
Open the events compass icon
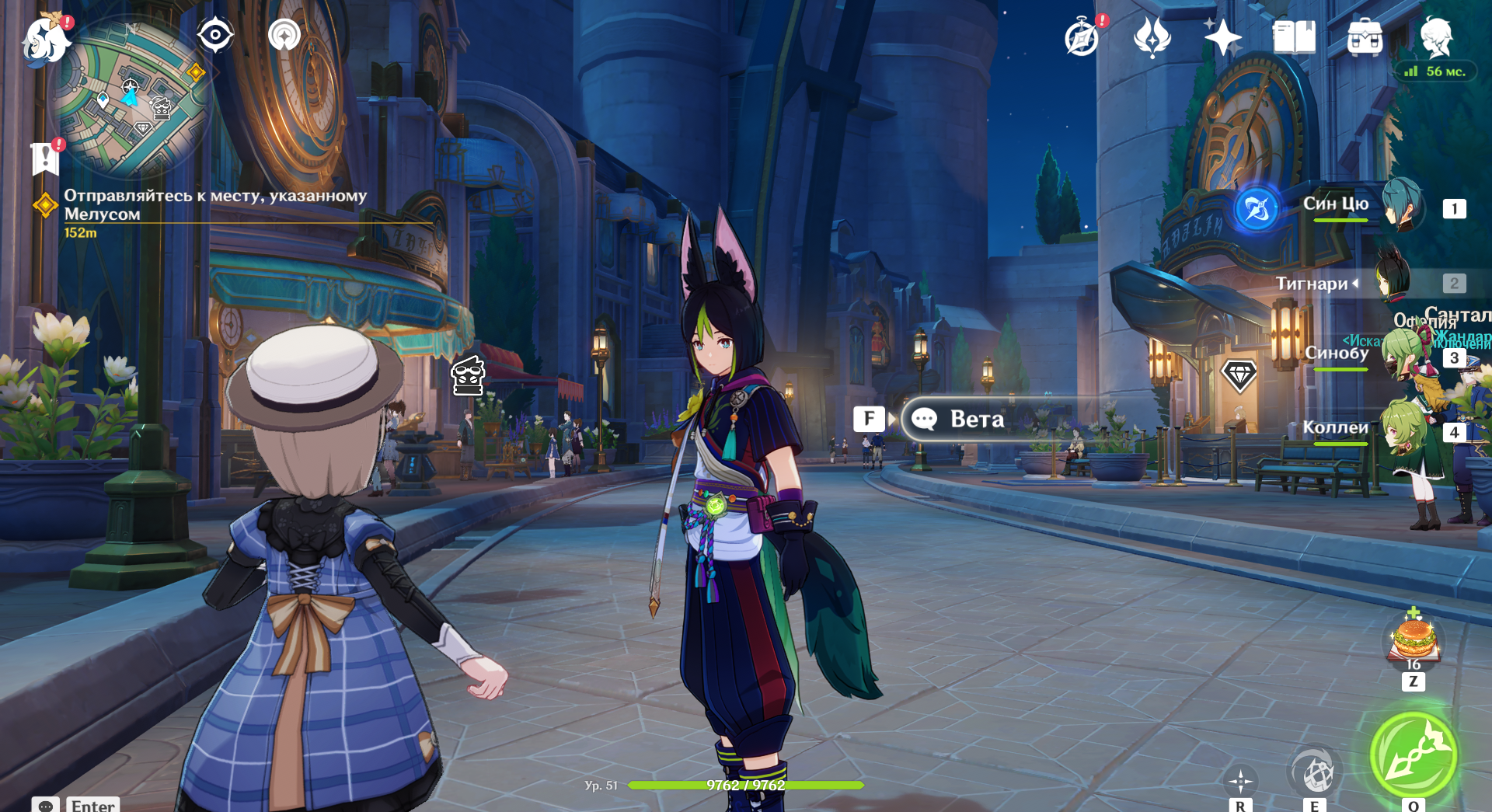pyautogui.click(x=1082, y=37)
